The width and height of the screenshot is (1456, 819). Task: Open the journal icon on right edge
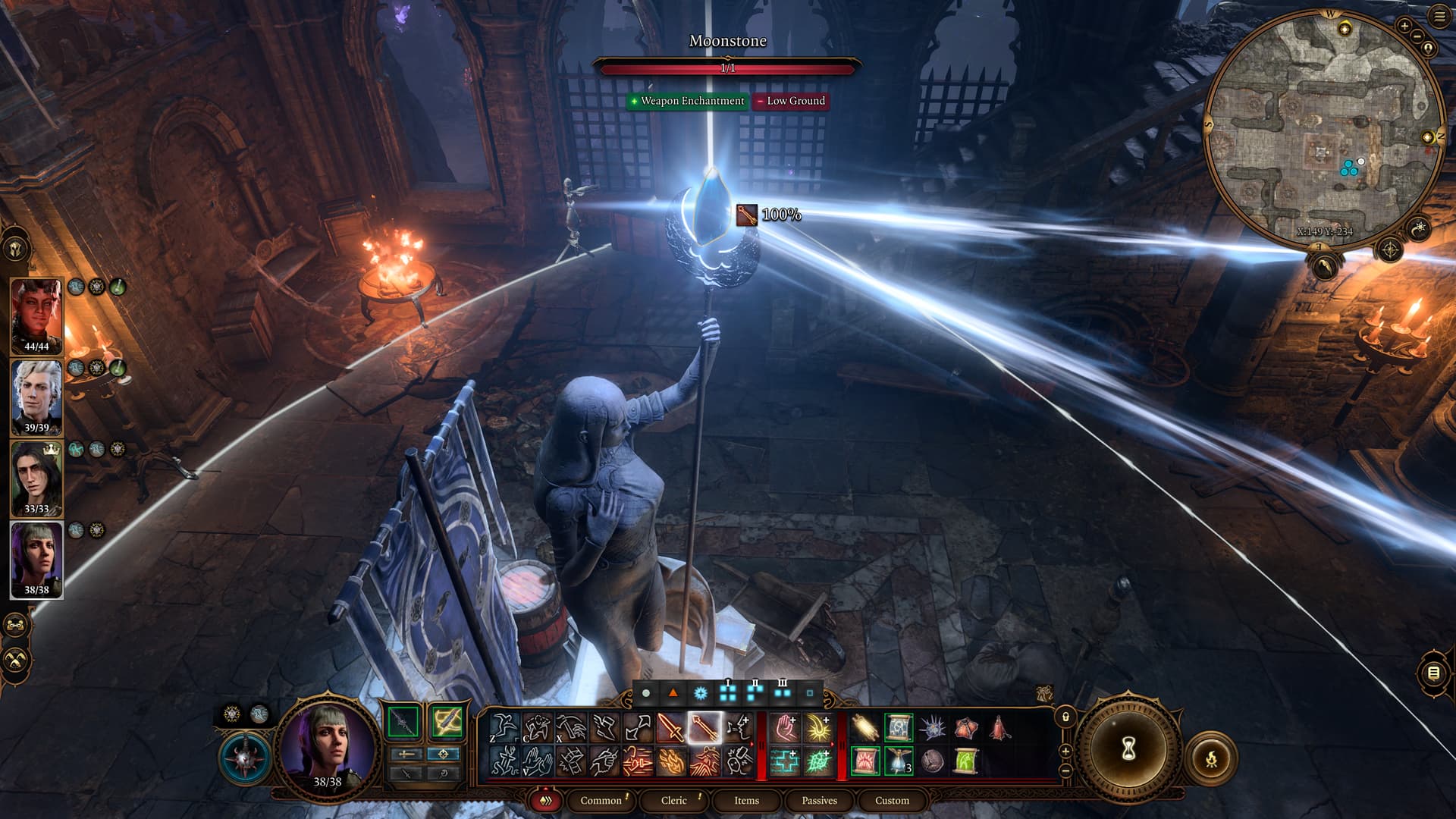[x=1433, y=673]
